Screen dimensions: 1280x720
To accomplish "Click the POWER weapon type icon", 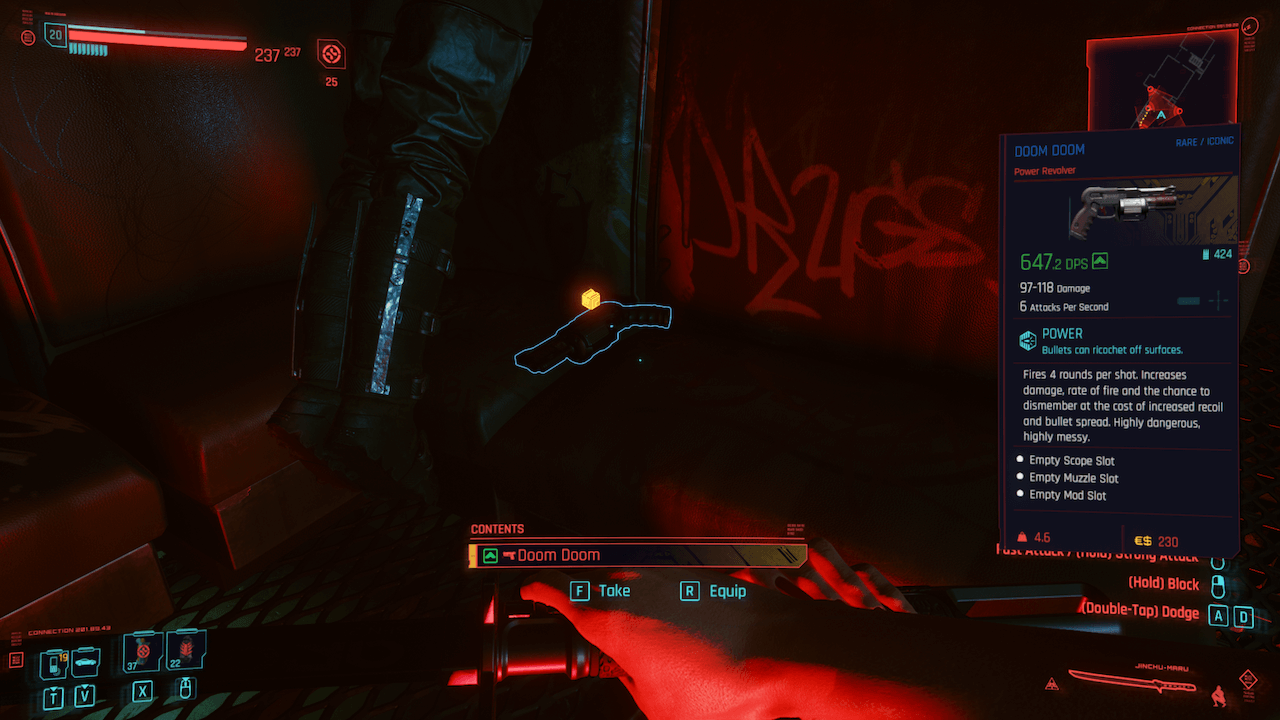I will (x=1027, y=341).
